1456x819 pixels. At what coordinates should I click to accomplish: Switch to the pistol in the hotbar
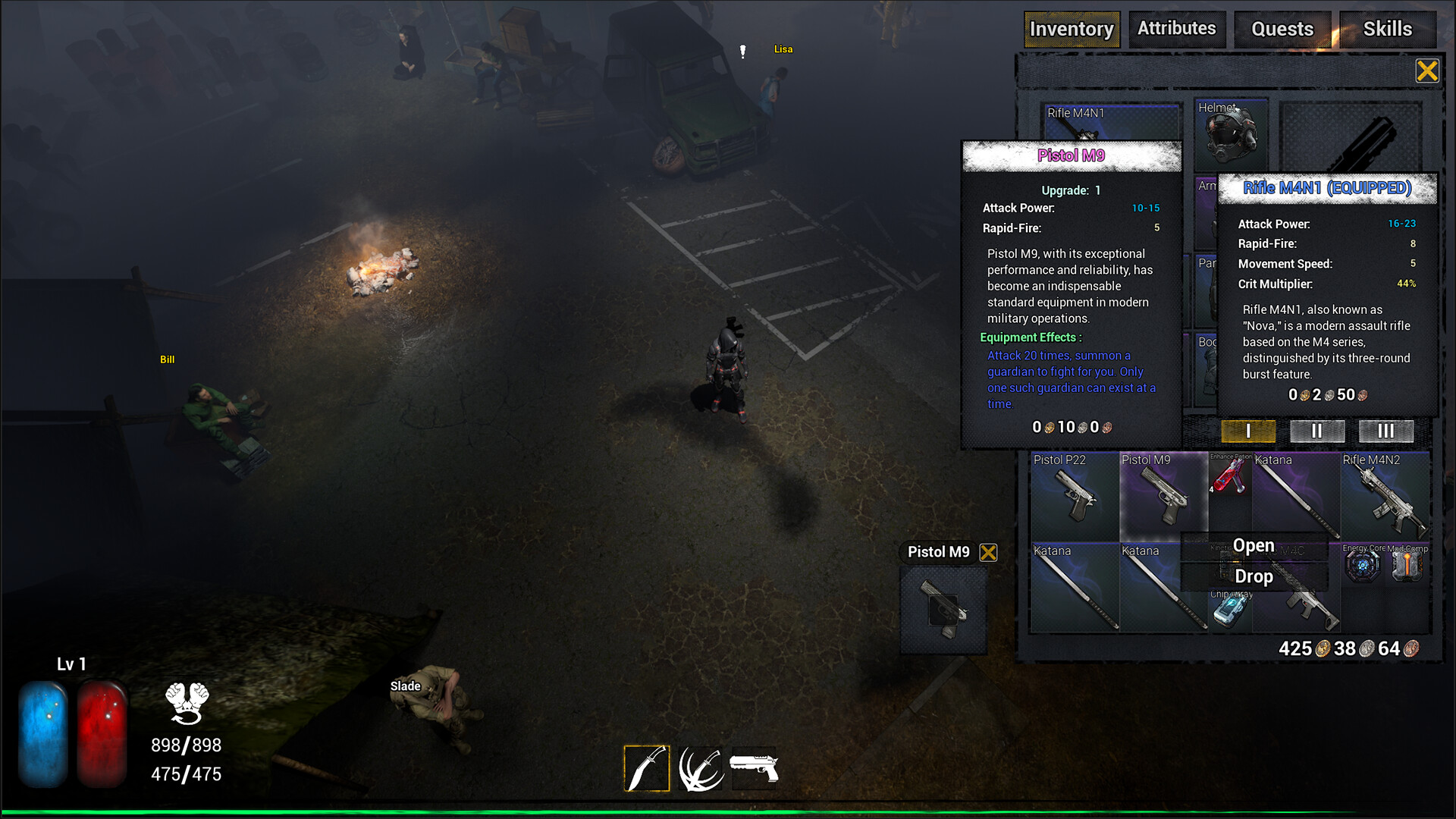point(755,767)
